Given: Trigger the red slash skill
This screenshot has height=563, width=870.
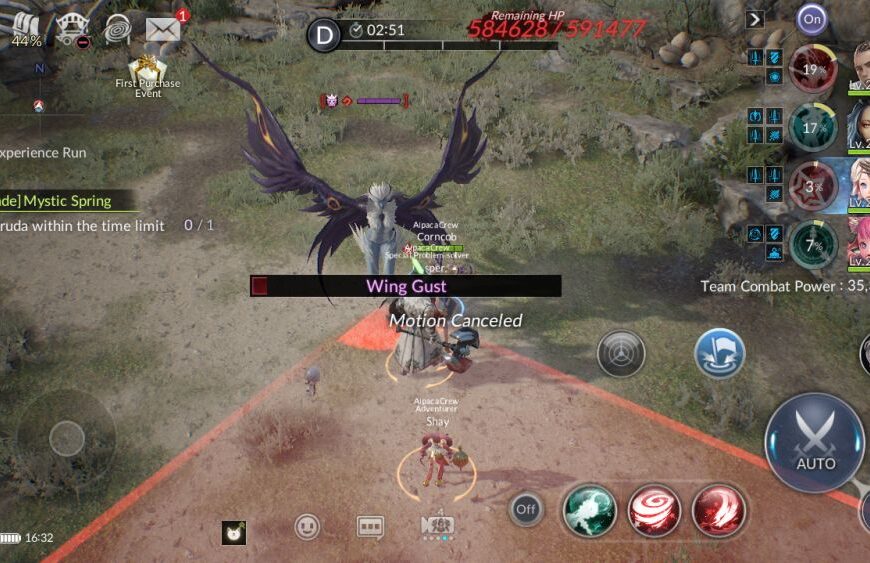Looking at the screenshot, I should coord(718,510).
